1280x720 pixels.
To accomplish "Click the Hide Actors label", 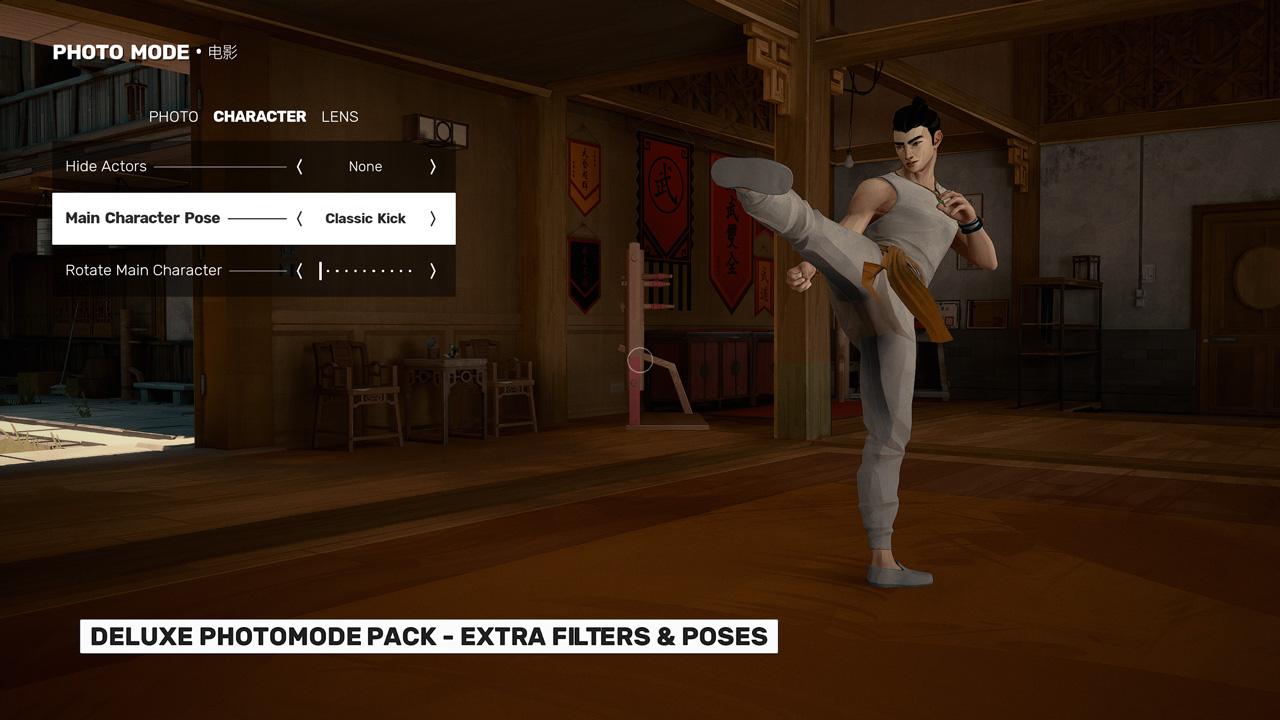I will [105, 167].
